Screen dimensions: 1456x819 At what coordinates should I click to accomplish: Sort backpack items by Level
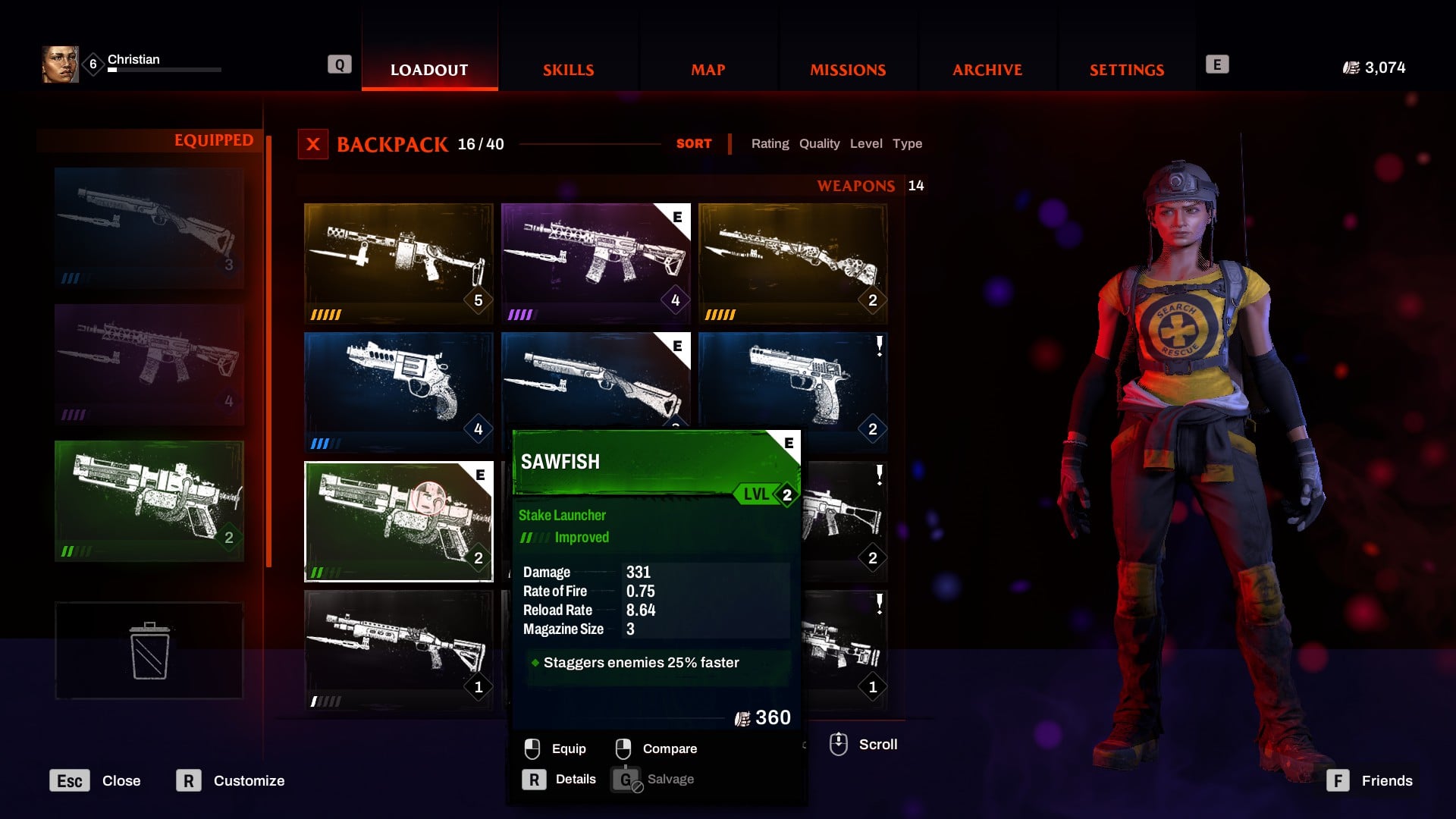point(865,144)
